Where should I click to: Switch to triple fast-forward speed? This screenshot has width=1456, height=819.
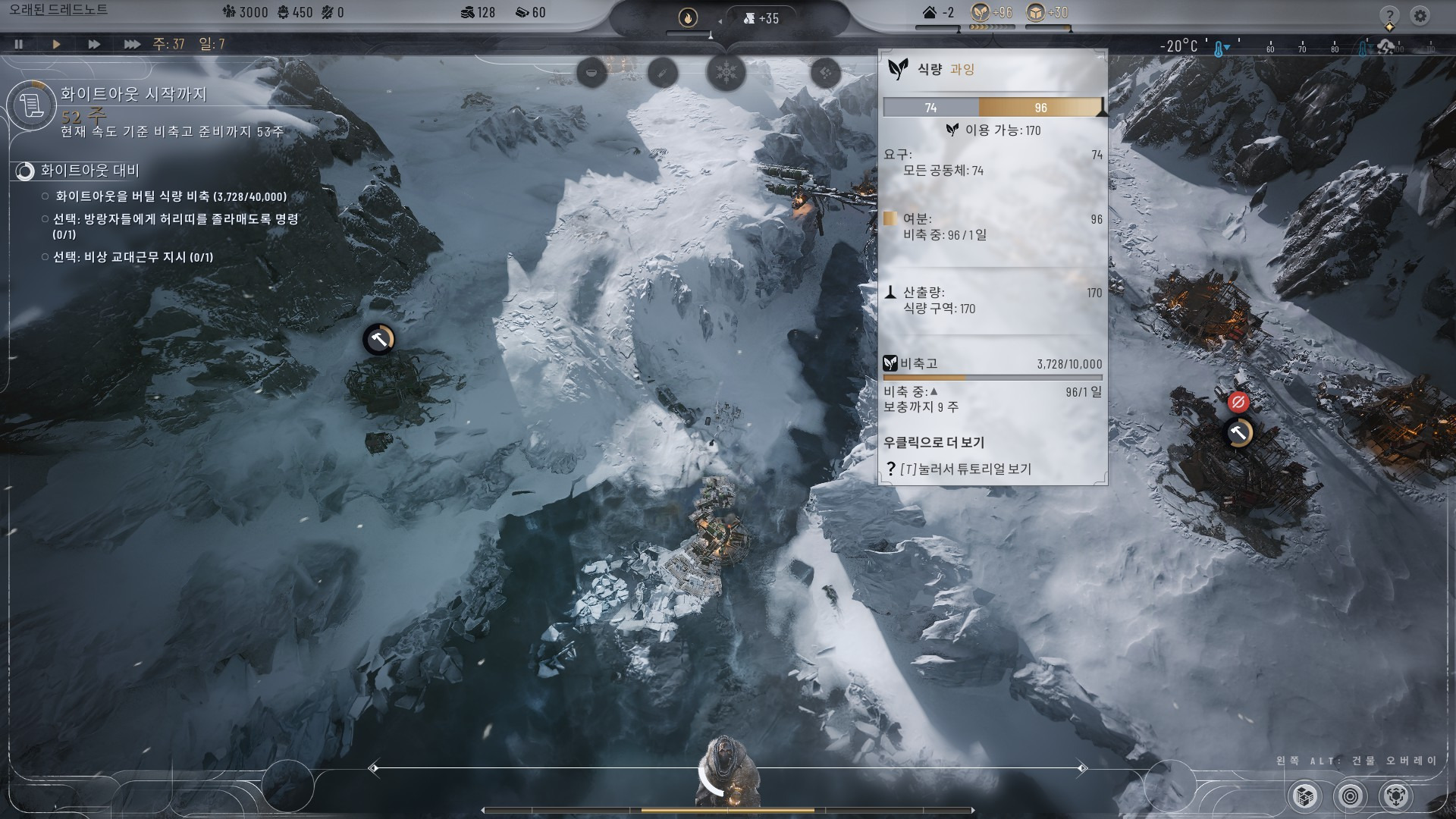pyautogui.click(x=132, y=44)
